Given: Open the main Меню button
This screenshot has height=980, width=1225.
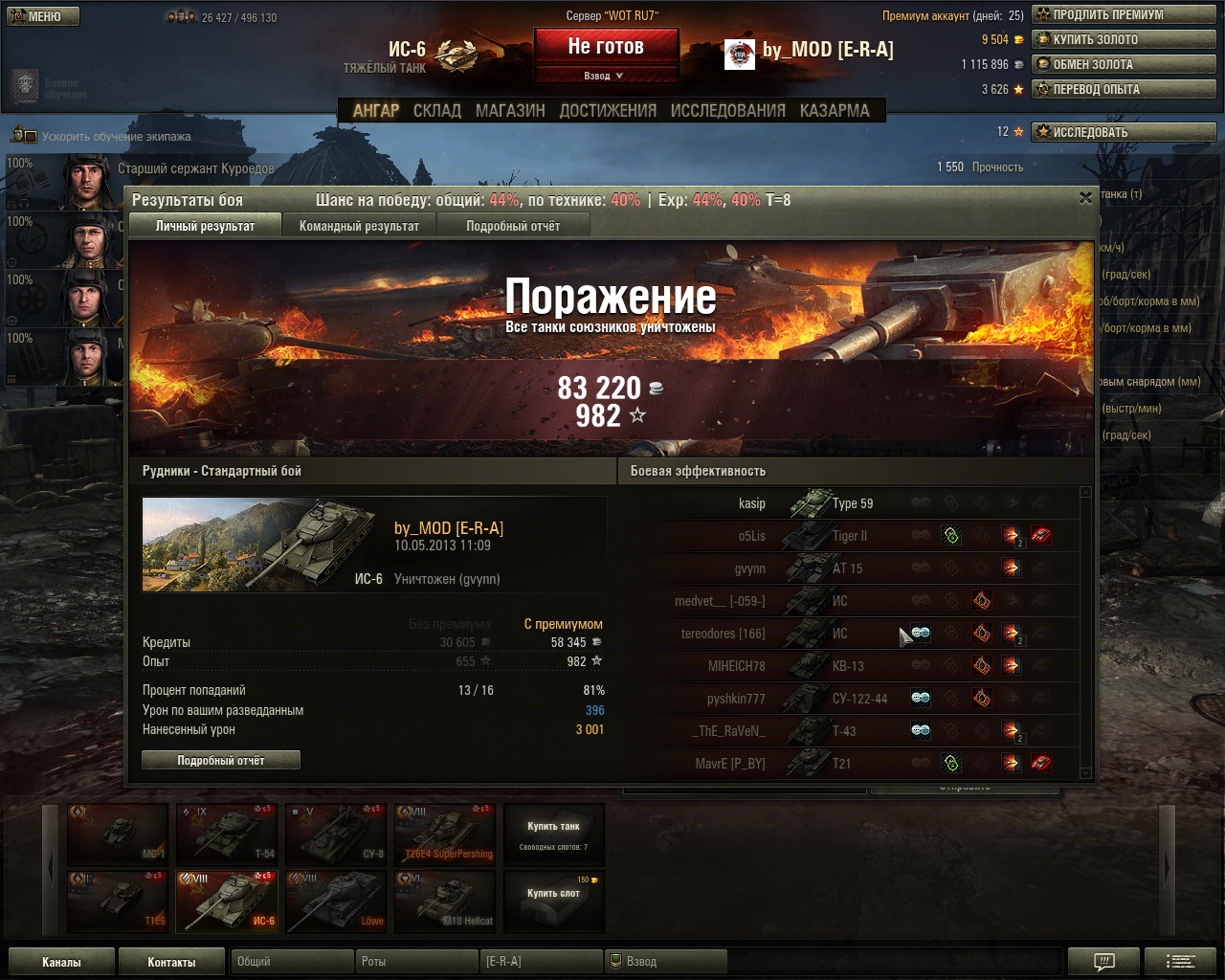Looking at the screenshot, I should coord(43,16).
